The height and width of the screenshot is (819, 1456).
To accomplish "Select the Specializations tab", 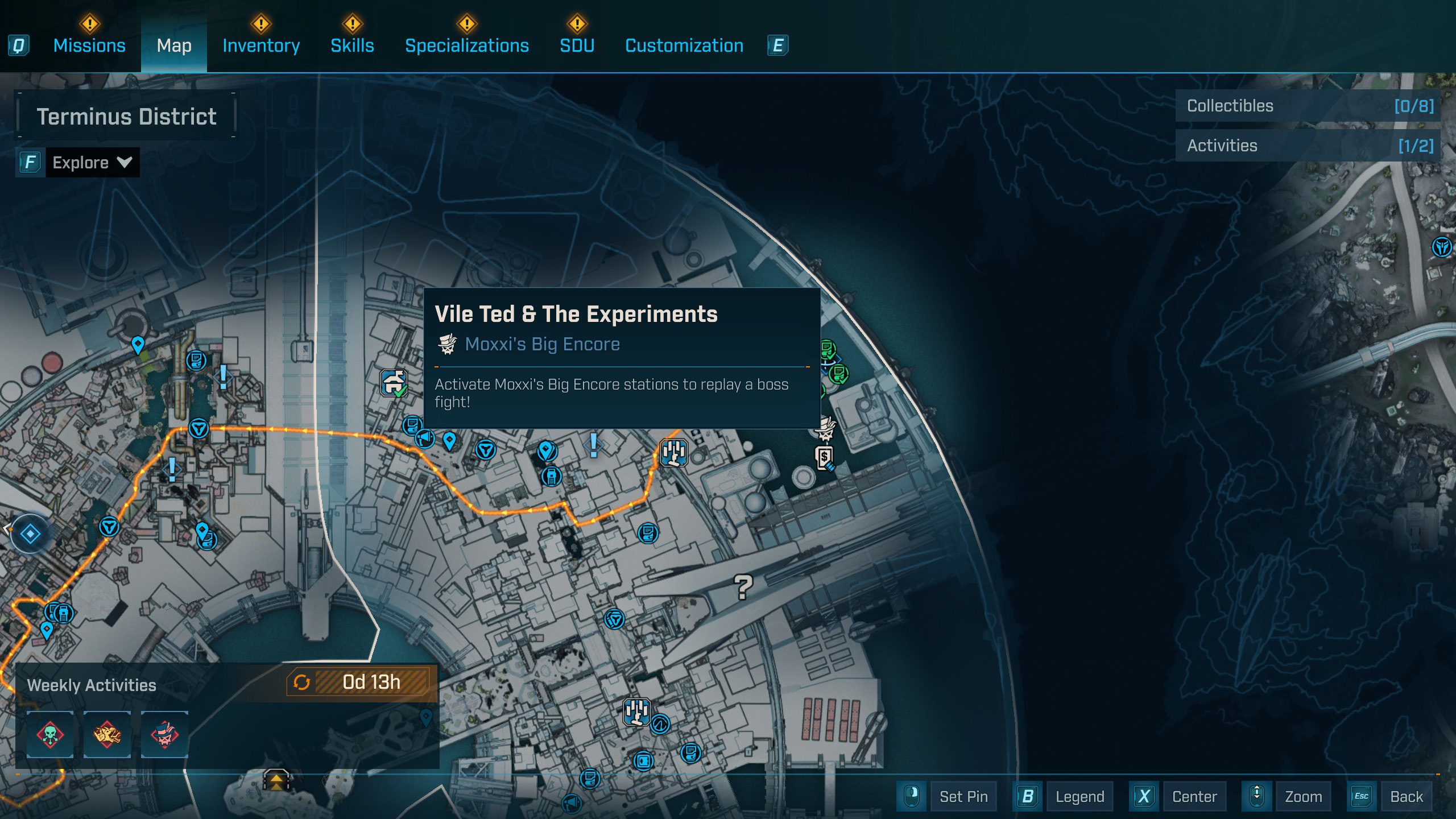I will [466, 45].
